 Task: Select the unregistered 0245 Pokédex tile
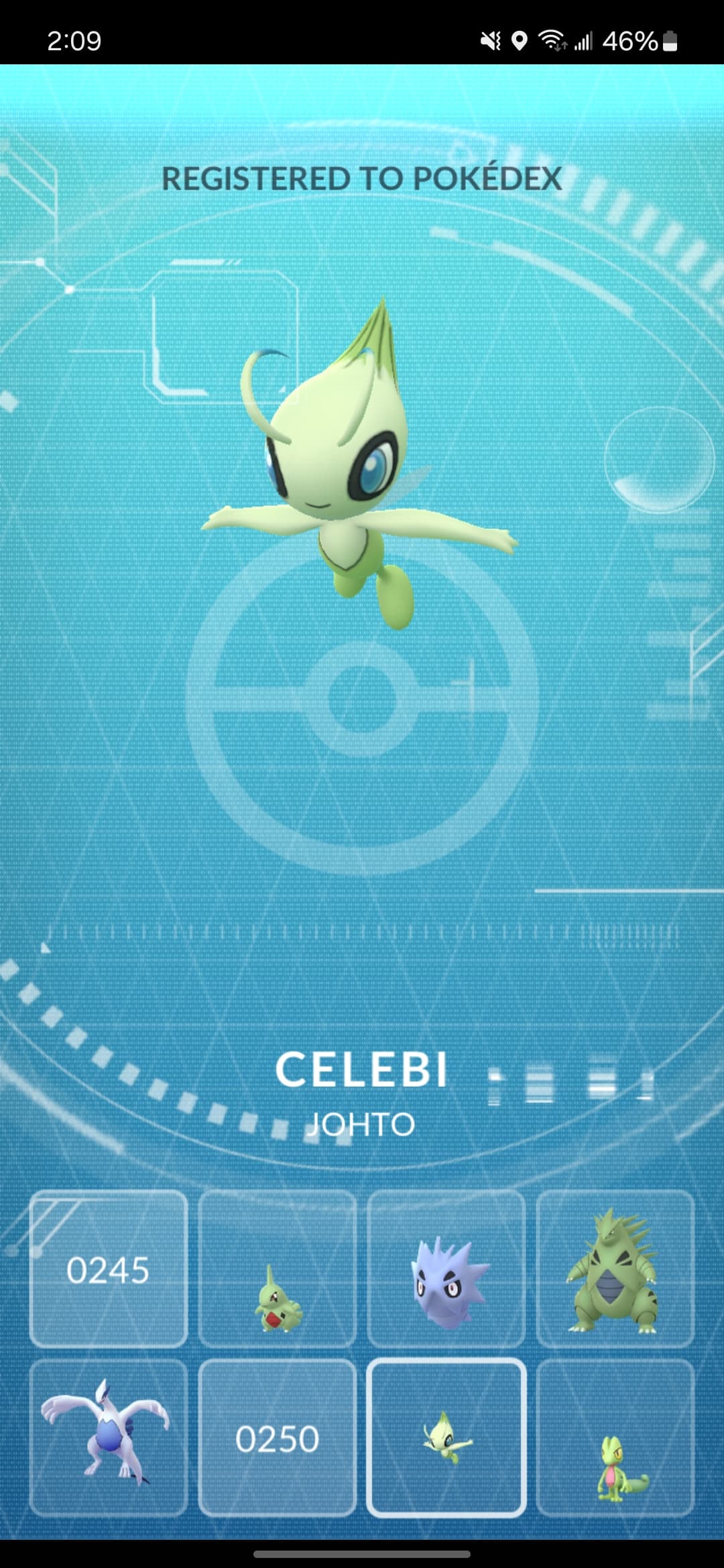tap(109, 1269)
